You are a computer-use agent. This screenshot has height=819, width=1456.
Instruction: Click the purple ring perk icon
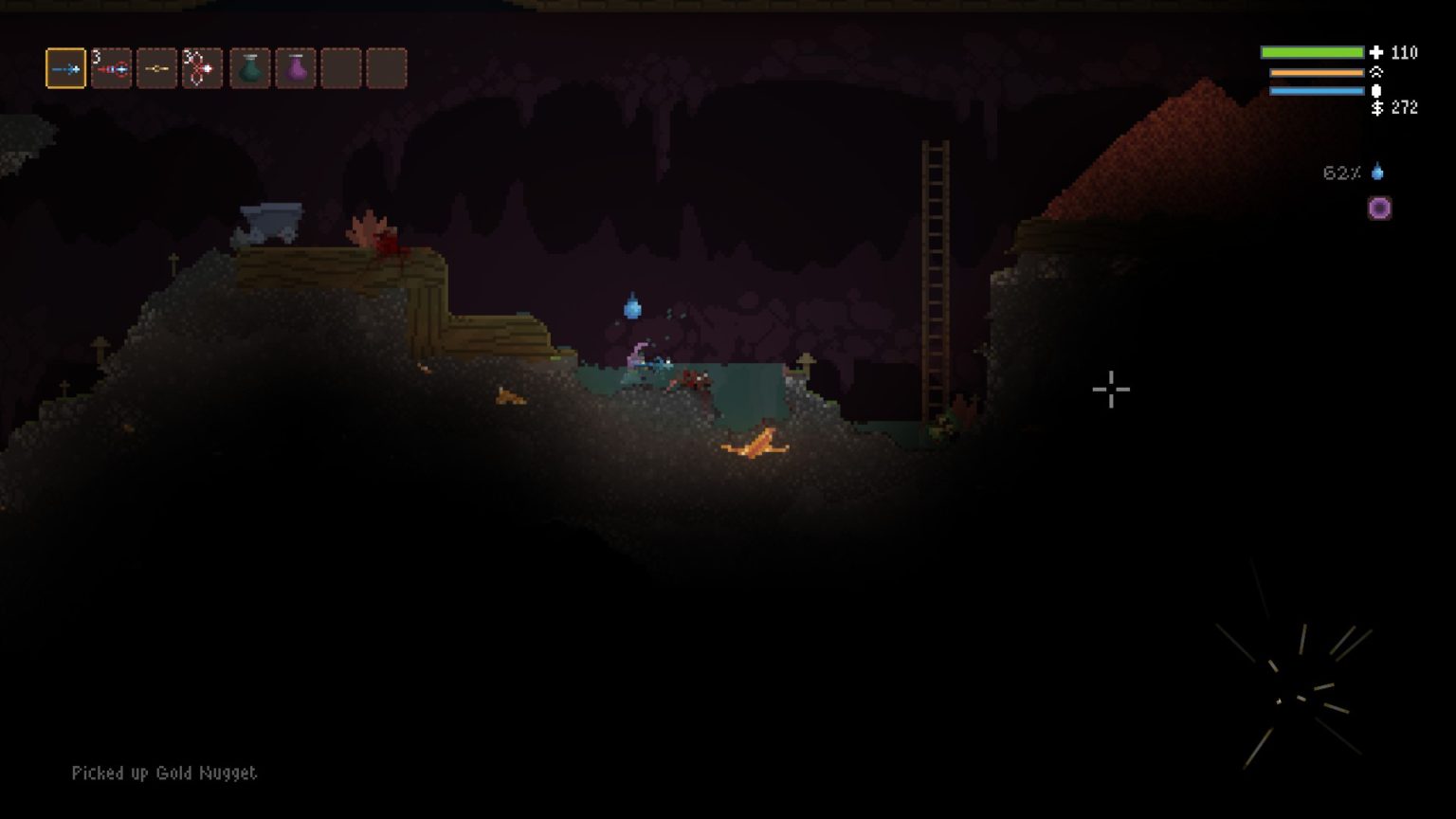click(1379, 209)
